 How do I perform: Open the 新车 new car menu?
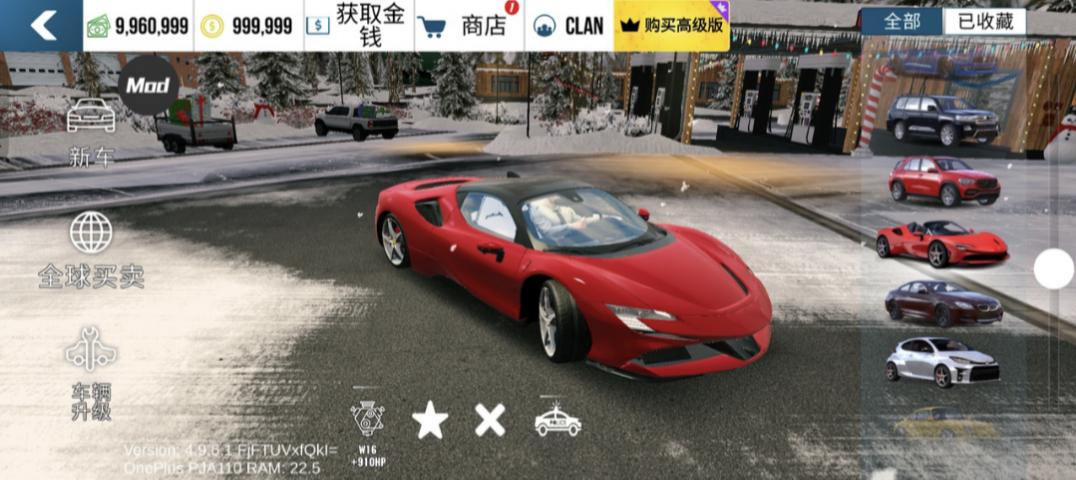91,130
